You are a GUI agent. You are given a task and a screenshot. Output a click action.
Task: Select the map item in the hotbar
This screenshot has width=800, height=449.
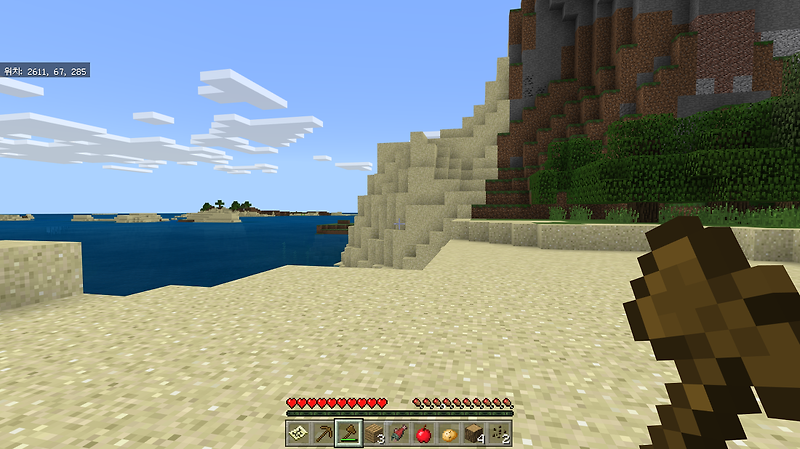[298, 434]
